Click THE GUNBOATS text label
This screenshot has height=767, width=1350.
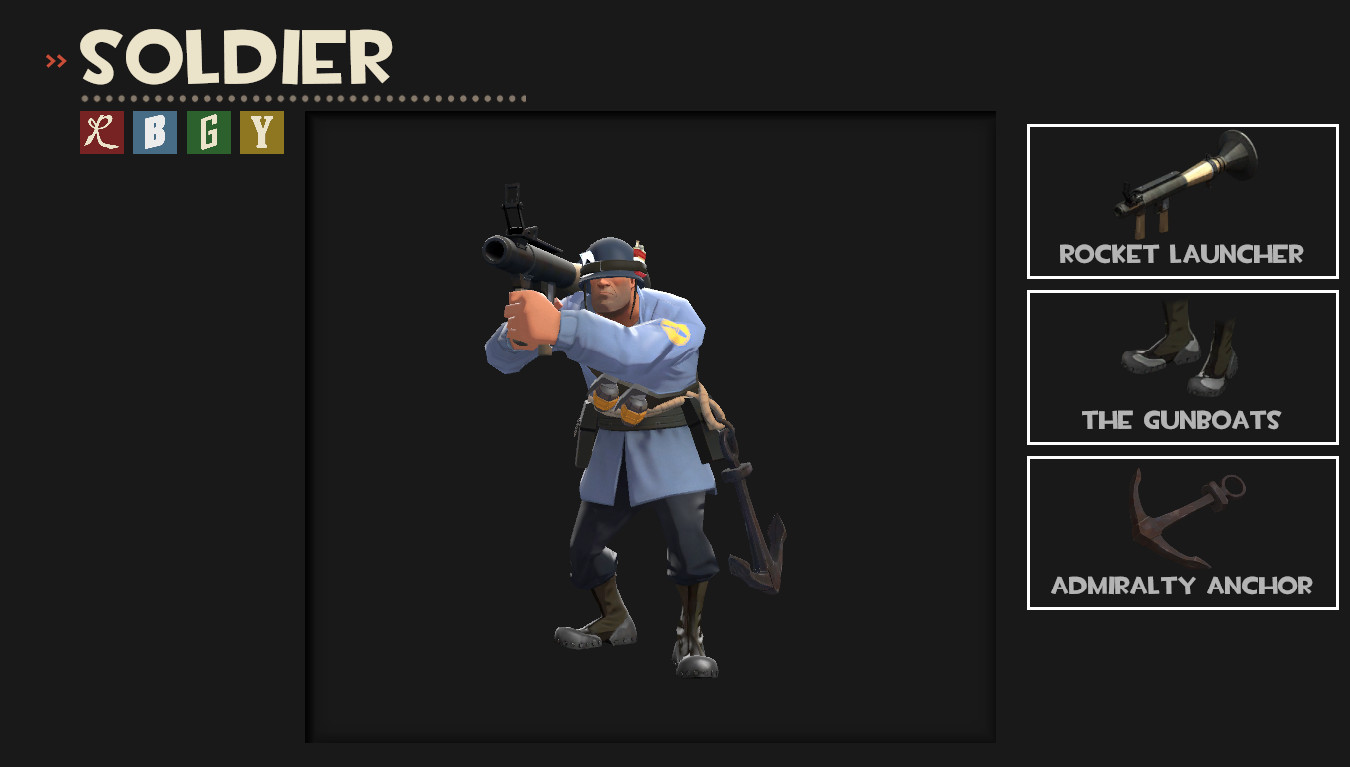[1182, 421]
